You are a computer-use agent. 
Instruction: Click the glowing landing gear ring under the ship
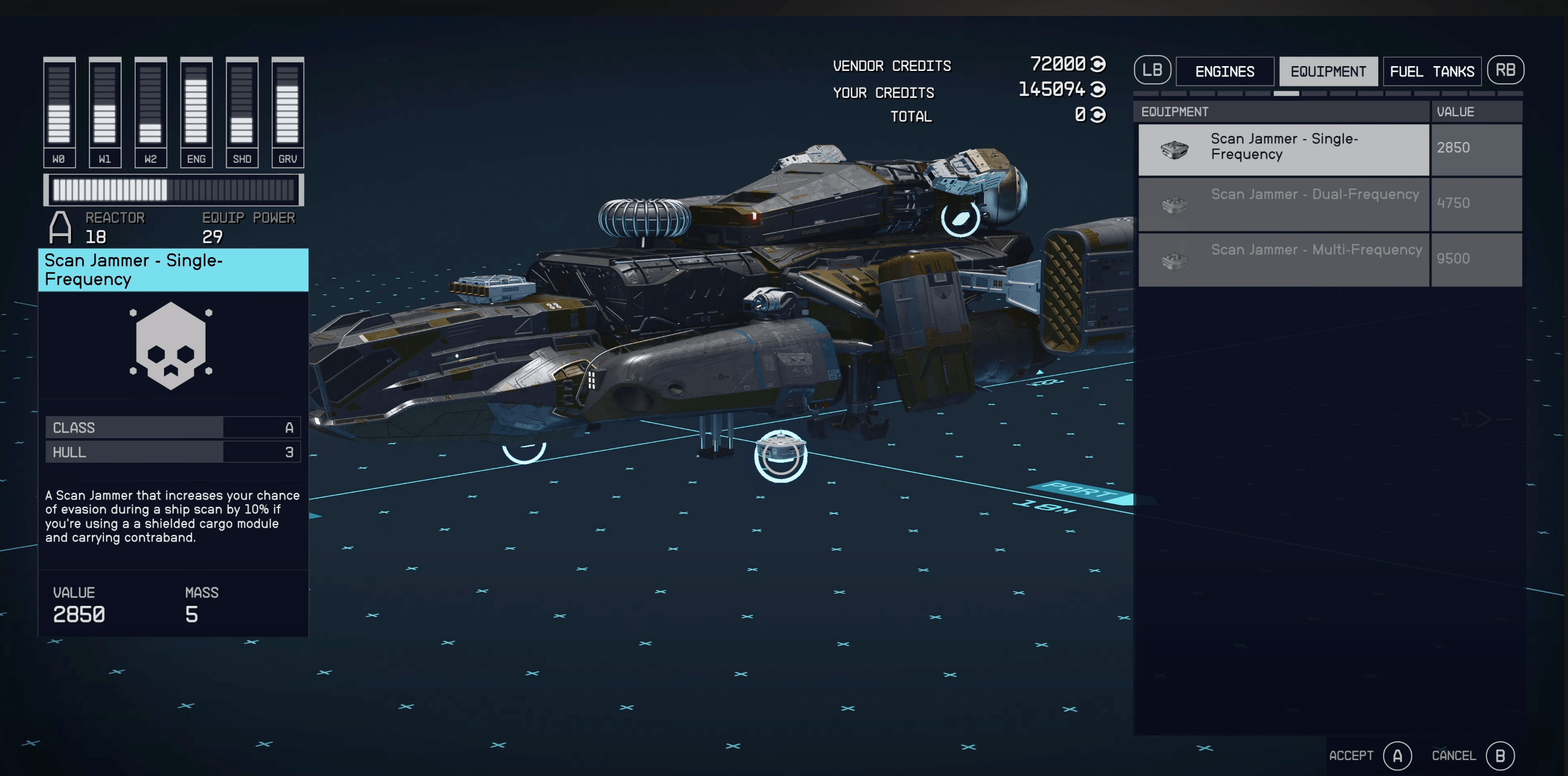[x=780, y=456]
